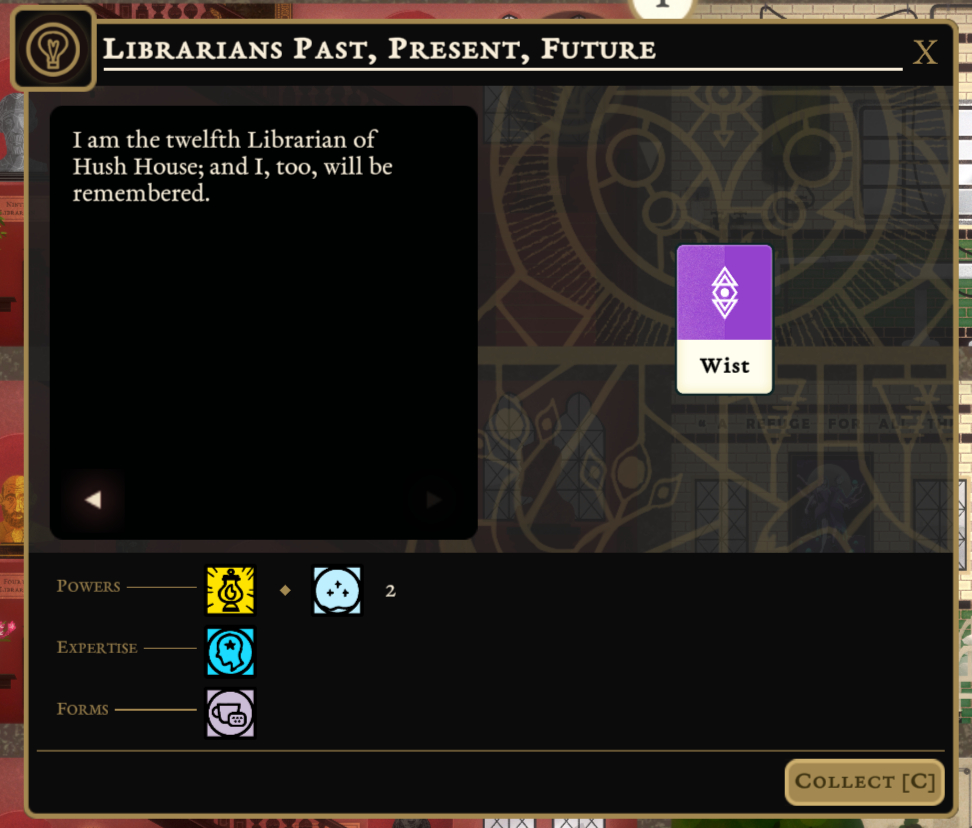Close the Librarians Past, Present, Future window

(x=925, y=53)
